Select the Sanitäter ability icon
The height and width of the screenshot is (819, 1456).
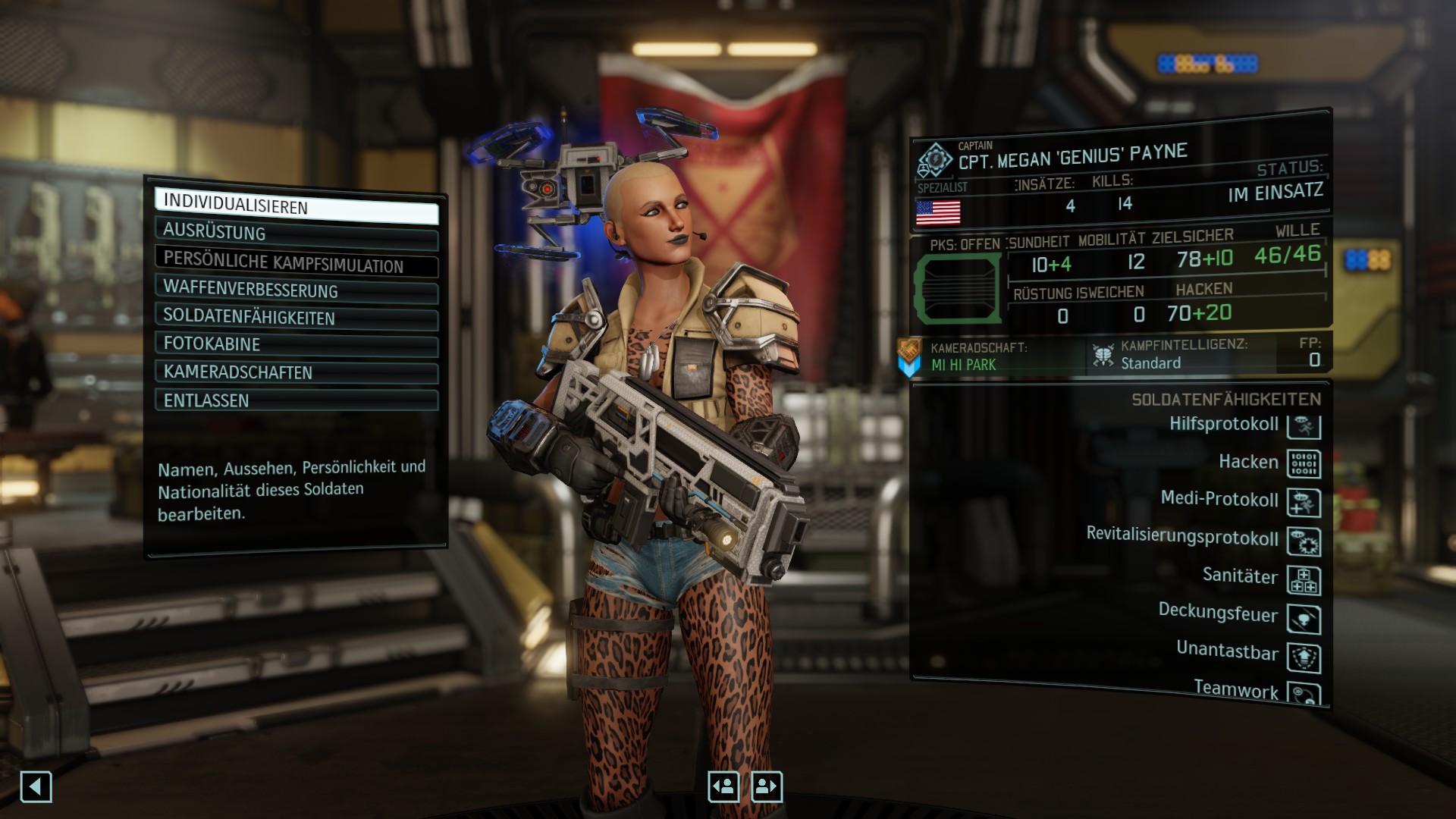coord(1304,580)
